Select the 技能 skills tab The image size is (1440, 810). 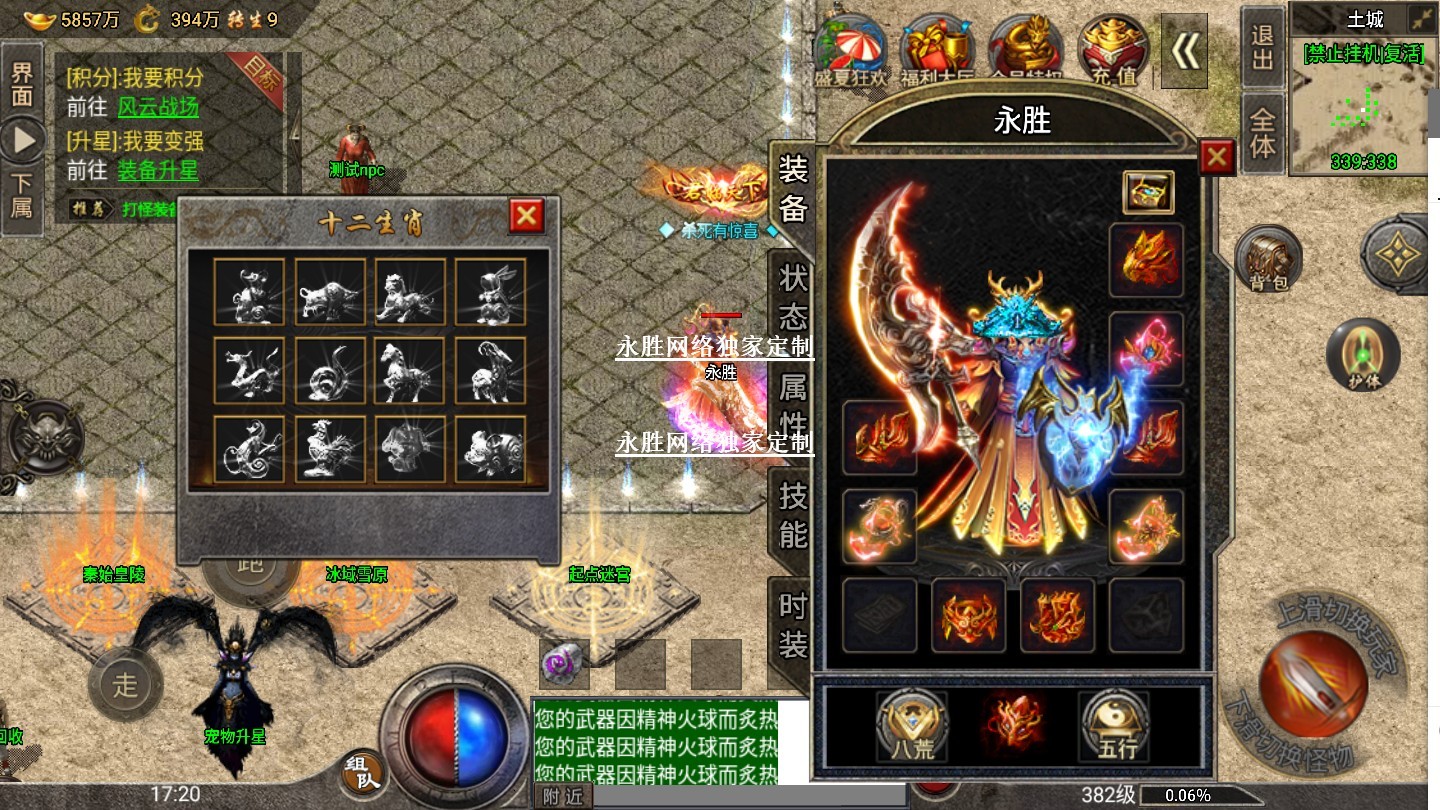click(792, 514)
